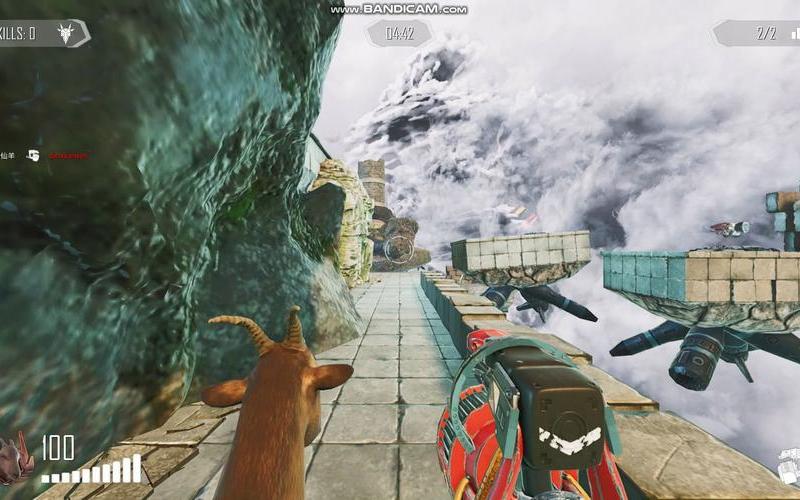Viewport: 800px width, 500px height.
Task: Click the goat head emblem beside the kills counter
Action: (67, 33)
